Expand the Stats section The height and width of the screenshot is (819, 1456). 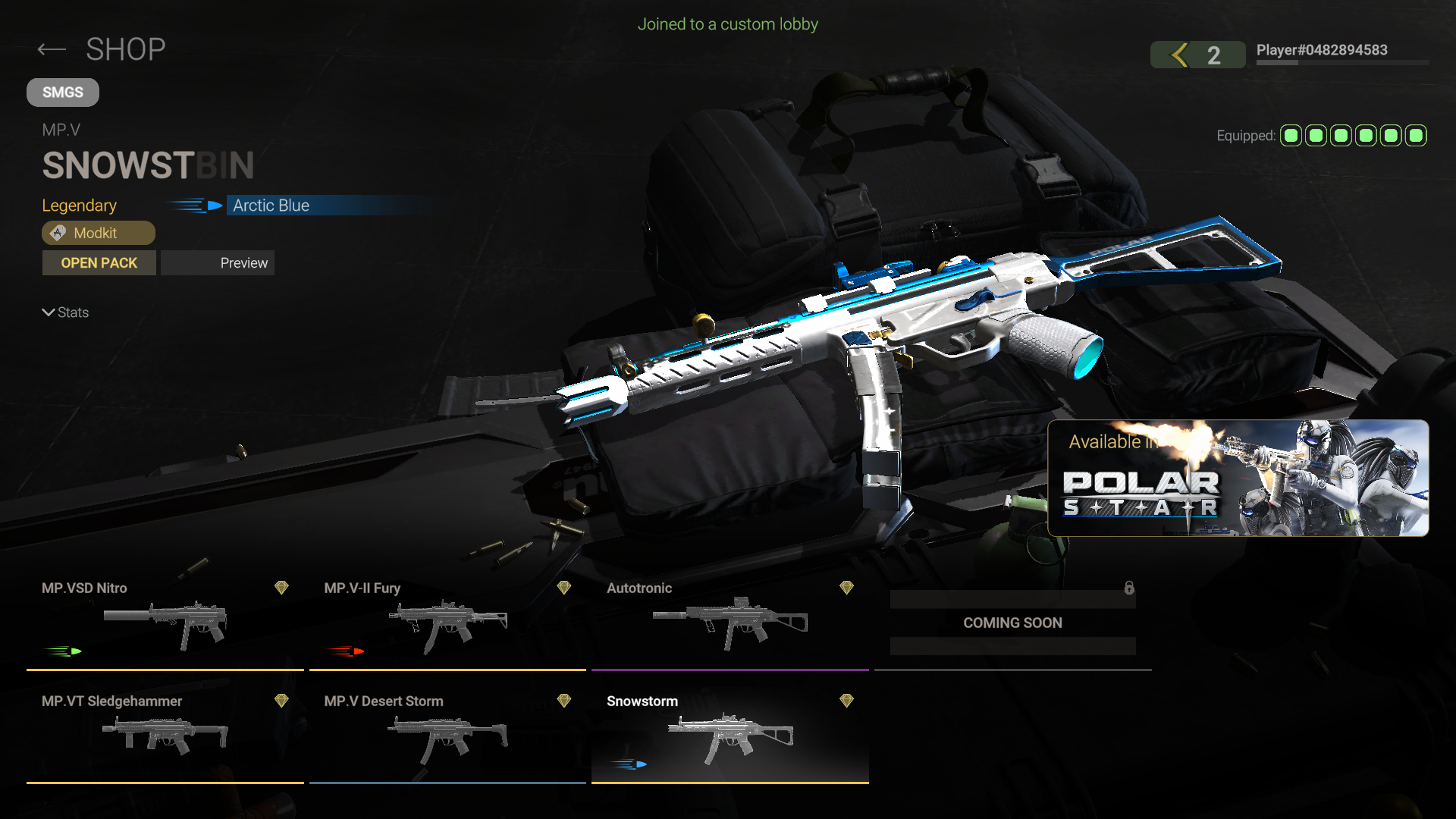pyautogui.click(x=65, y=312)
